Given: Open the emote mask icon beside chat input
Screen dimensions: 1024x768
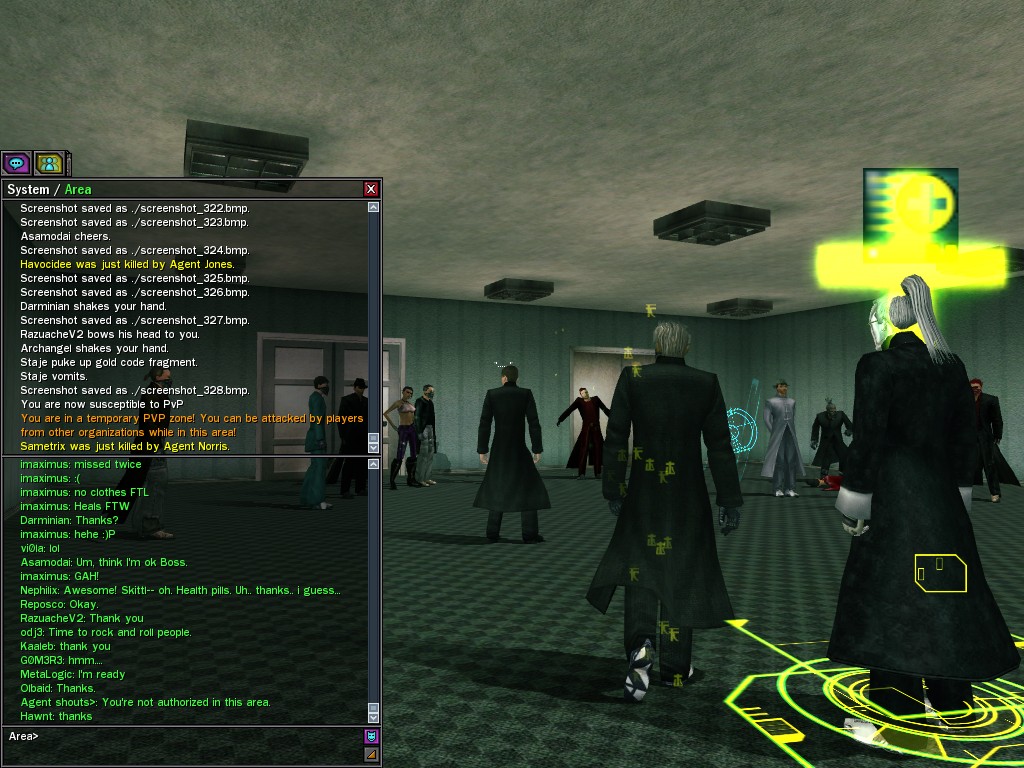Looking at the screenshot, I should [371, 736].
